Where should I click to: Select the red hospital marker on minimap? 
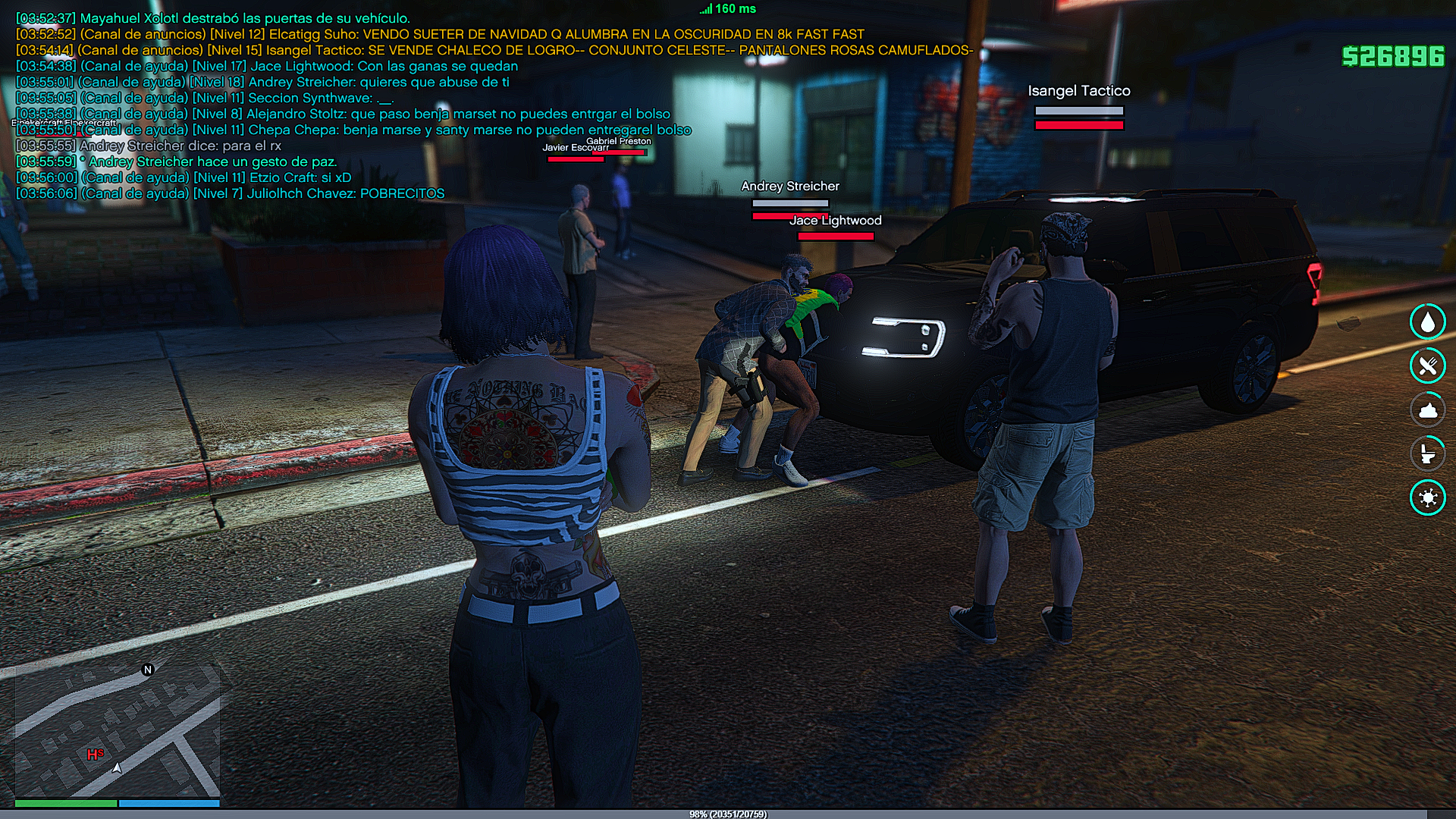tap(95, 755)
